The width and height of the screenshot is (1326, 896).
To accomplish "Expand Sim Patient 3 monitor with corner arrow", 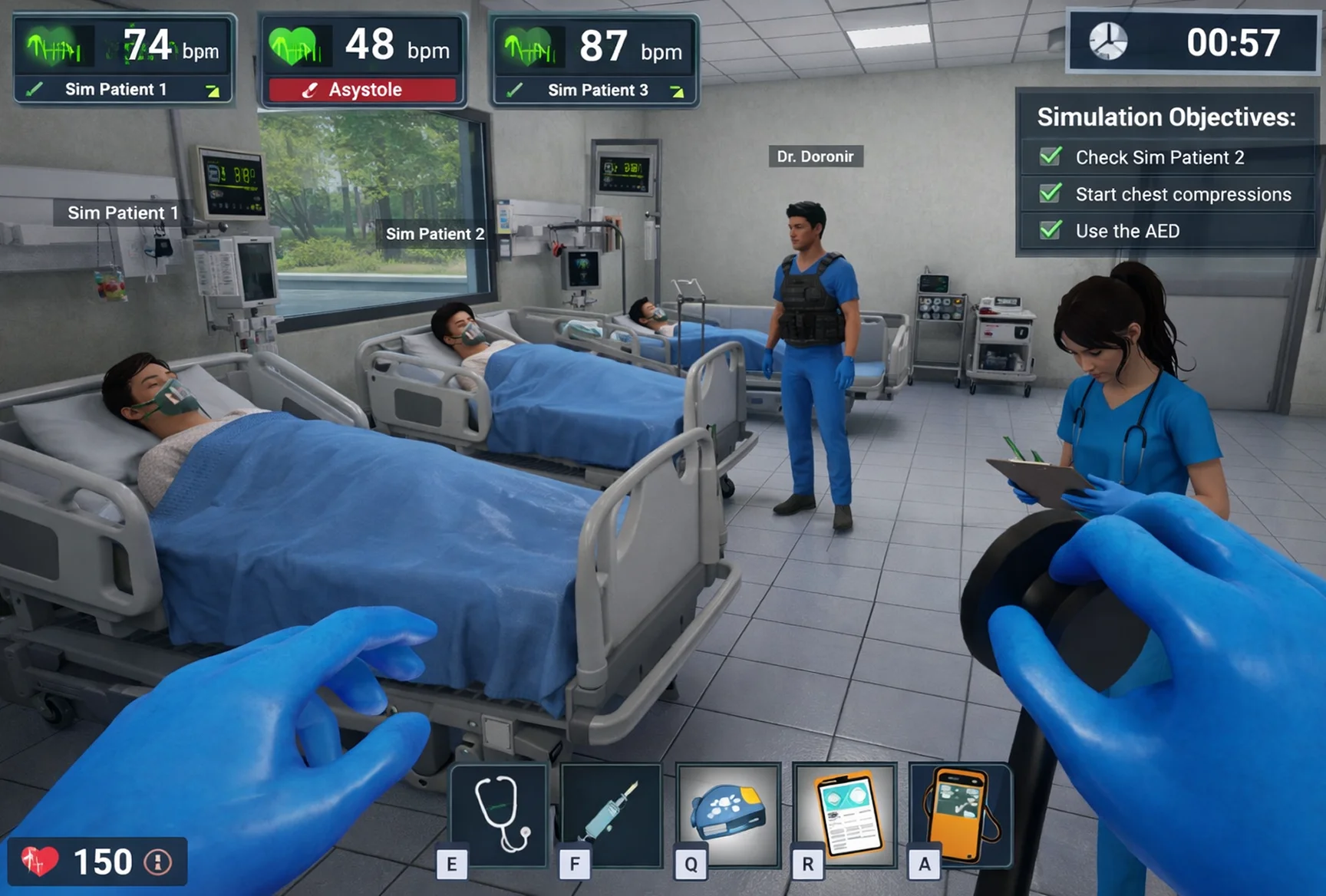I will [678, 90].
